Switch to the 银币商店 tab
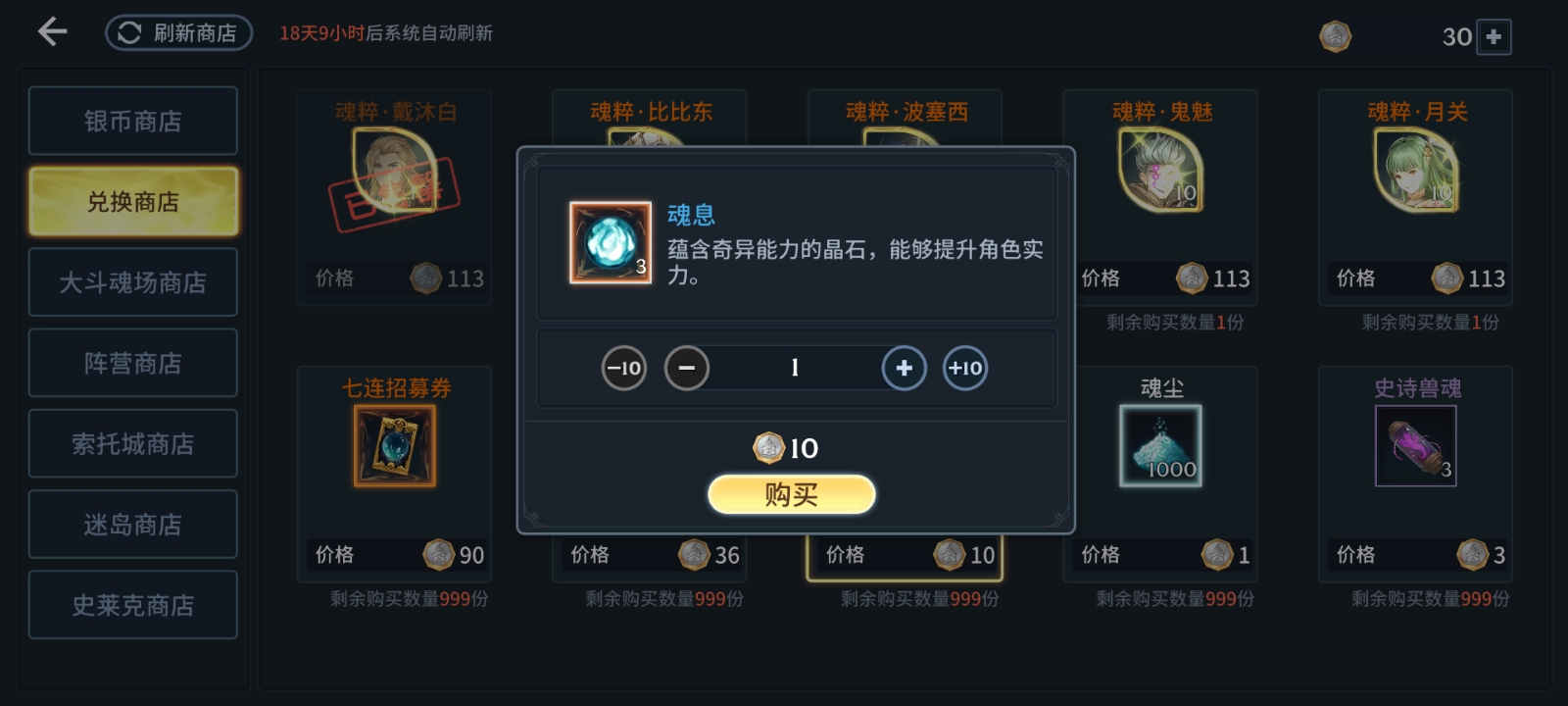The image size is (1568, 706). 132,120
